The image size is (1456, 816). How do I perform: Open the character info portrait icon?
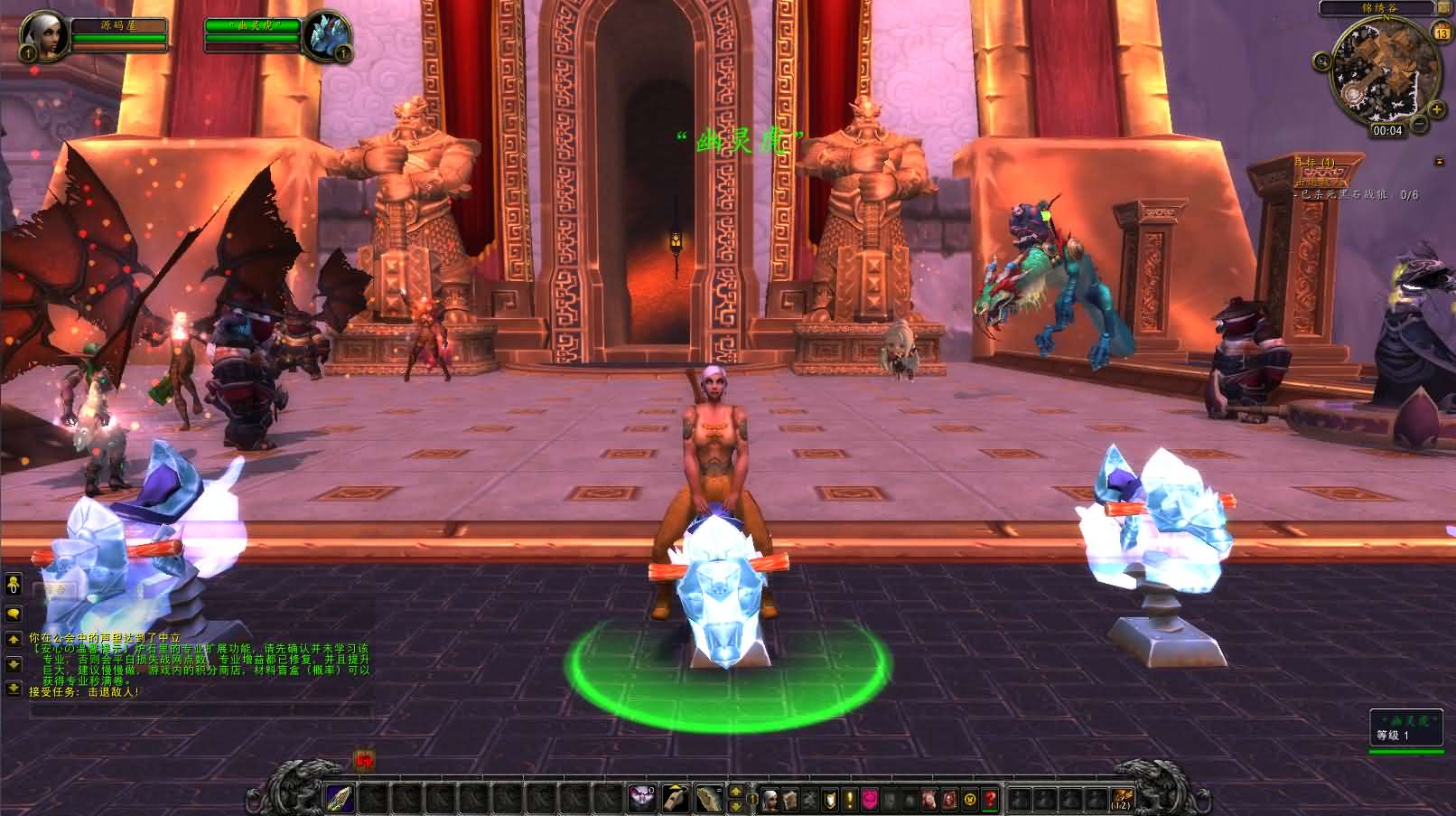[x=770, y=800]
